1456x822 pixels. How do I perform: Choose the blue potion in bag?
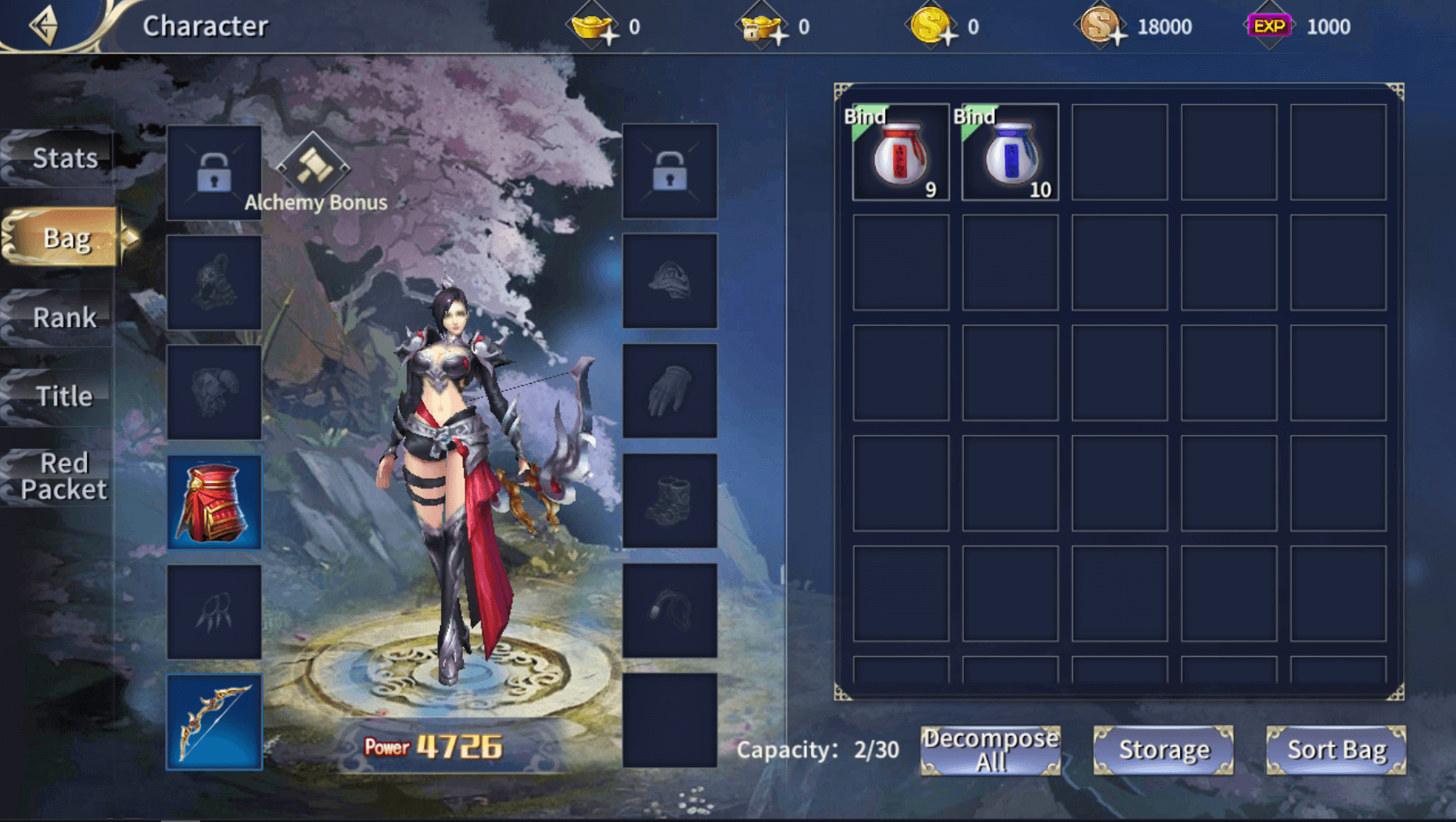tap(1010, 152)
